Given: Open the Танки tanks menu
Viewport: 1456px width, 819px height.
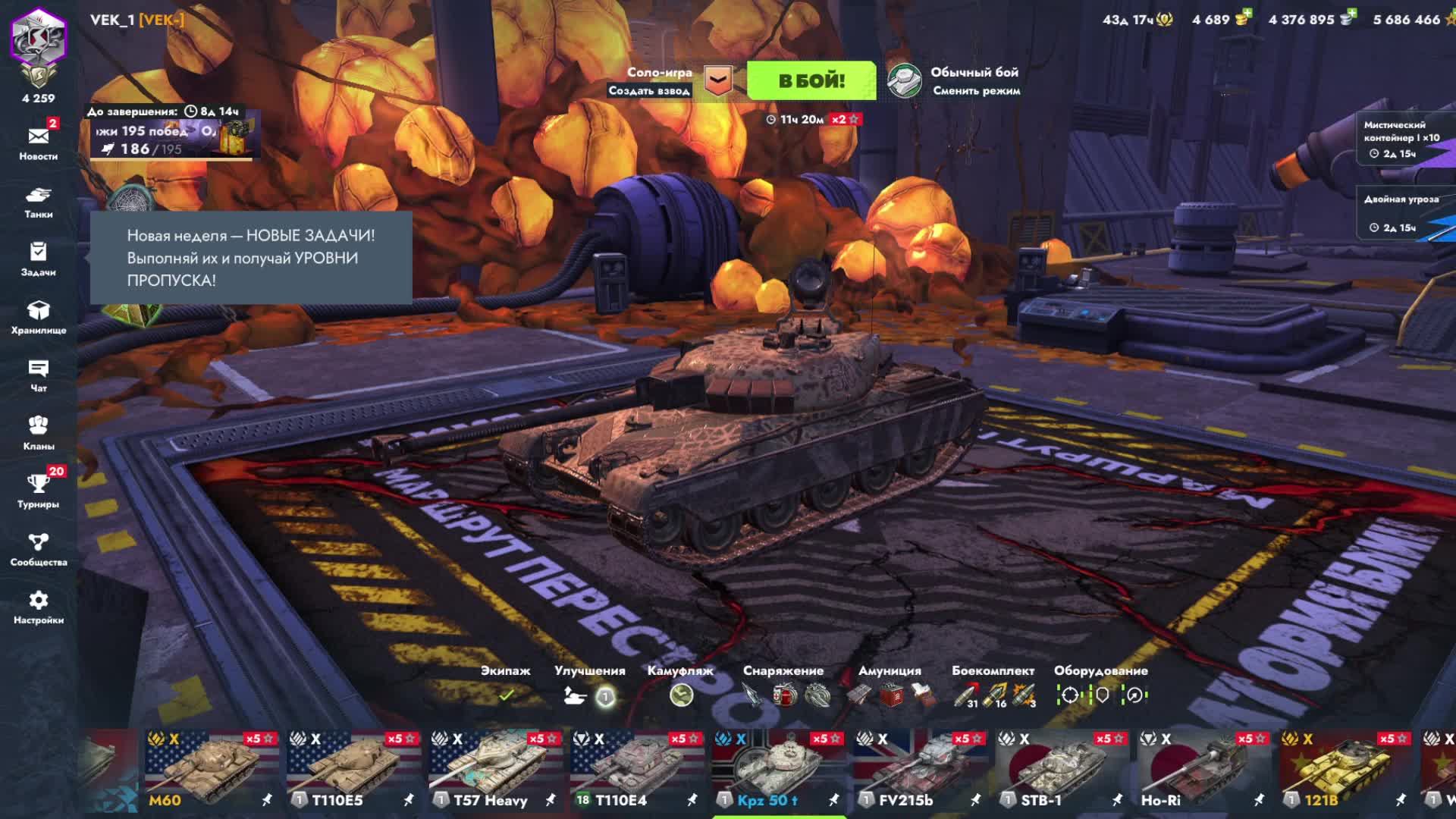Looking at the screenshot, I should tap(39, 202).
